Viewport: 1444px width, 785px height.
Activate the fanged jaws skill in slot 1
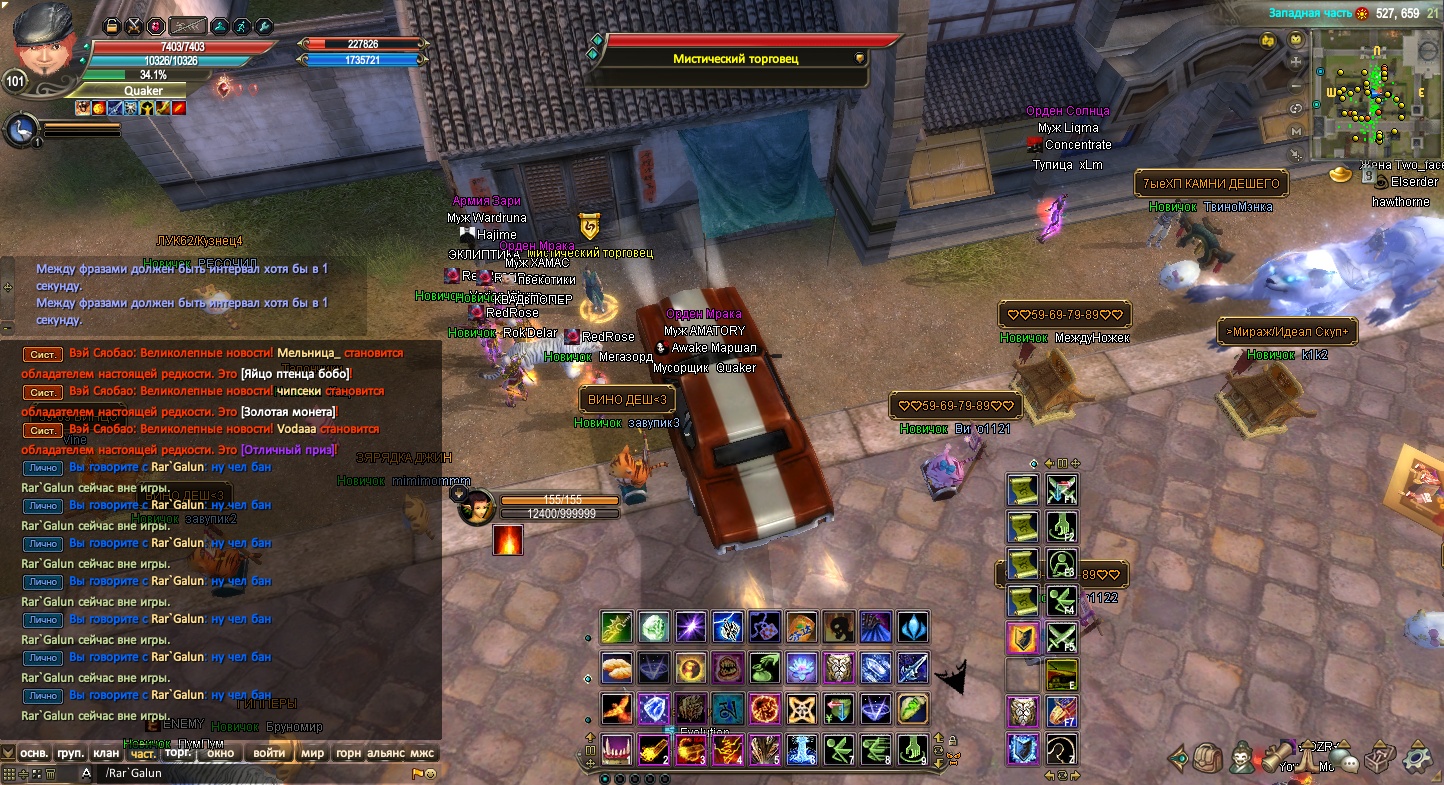point(616,749)
